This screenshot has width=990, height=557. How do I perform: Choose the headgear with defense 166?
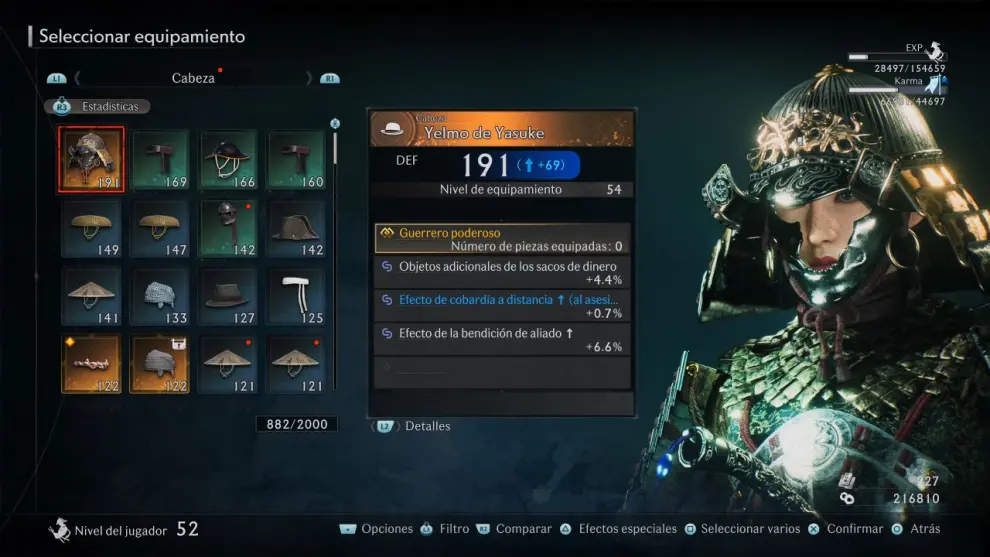tap(228, 159)
